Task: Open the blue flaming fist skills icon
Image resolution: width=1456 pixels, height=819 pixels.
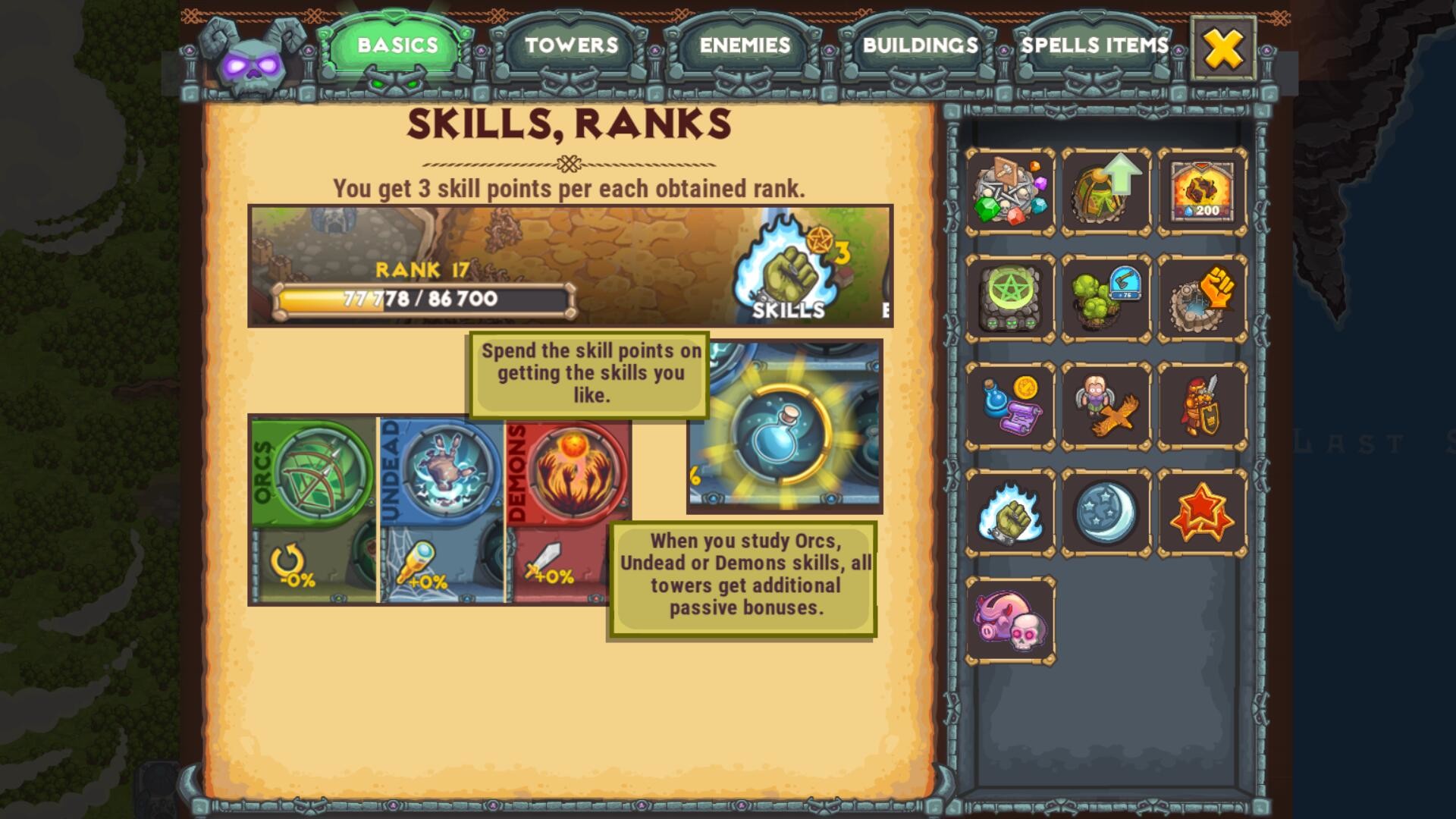Action: (1011, 510)
